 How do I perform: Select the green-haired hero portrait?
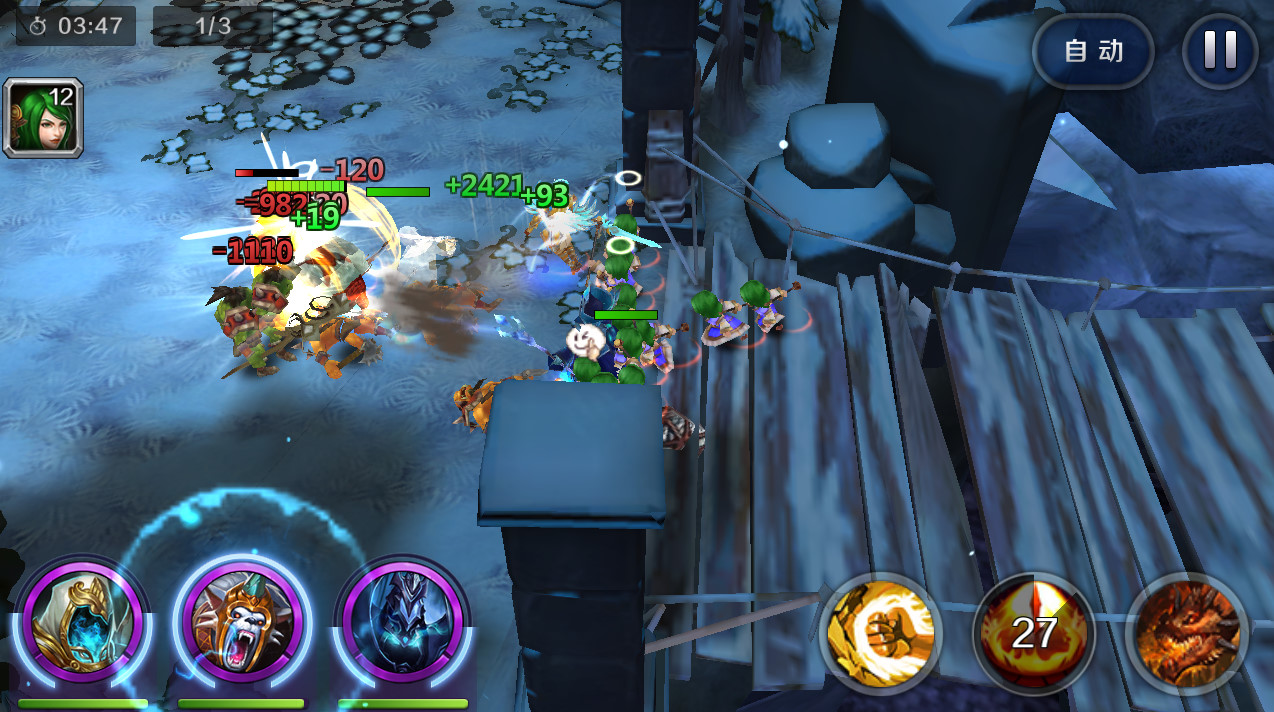[43, 118]
